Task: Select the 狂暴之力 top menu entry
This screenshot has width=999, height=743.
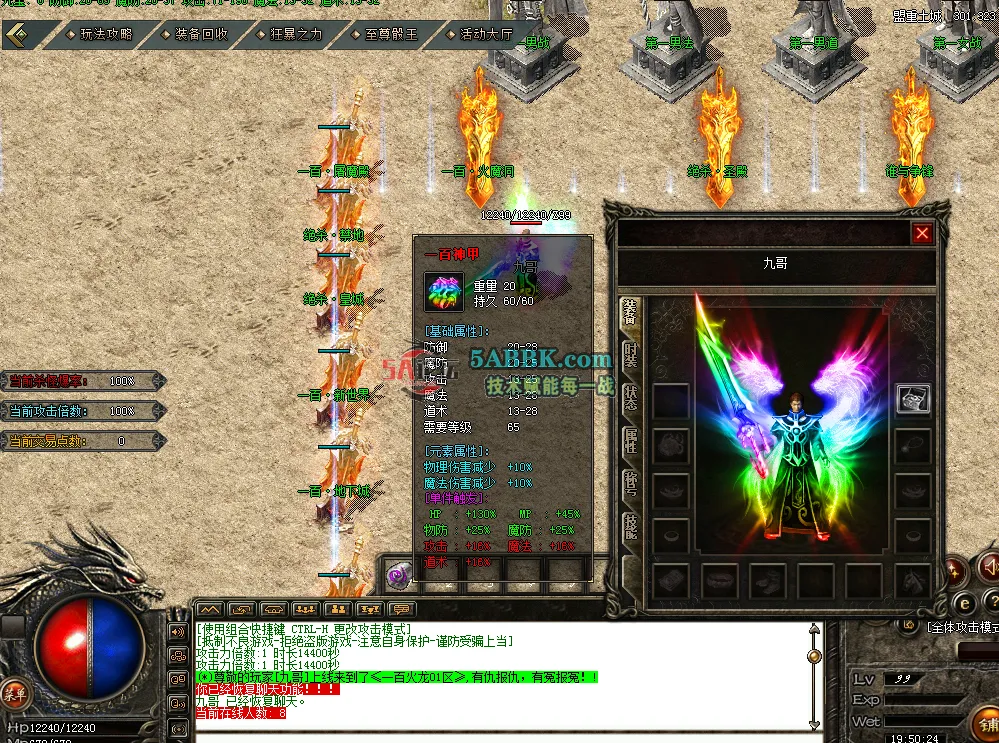Action: (296, 34)
